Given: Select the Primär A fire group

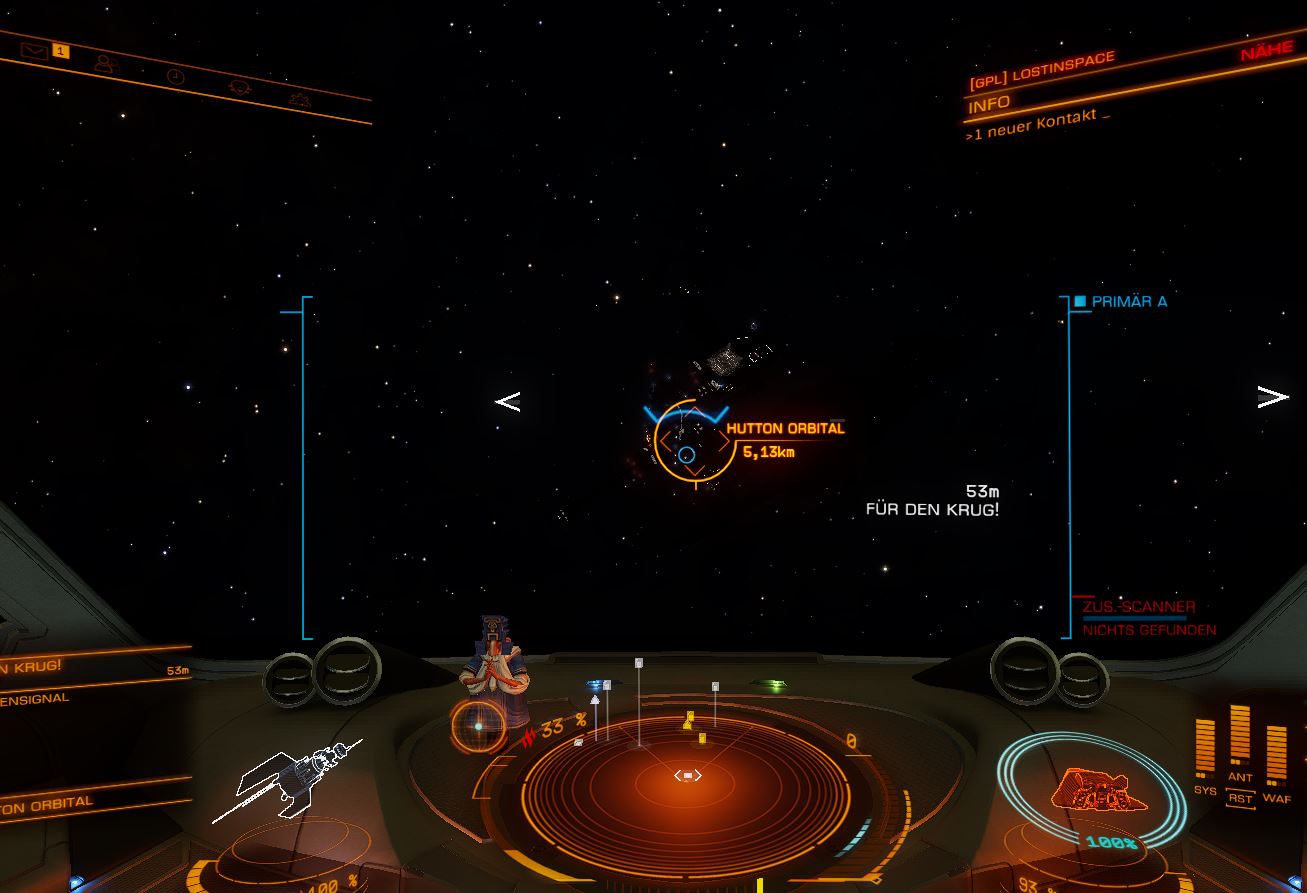Looking at the screenshot, I should pyautogui.click(x=1128, y=301).
